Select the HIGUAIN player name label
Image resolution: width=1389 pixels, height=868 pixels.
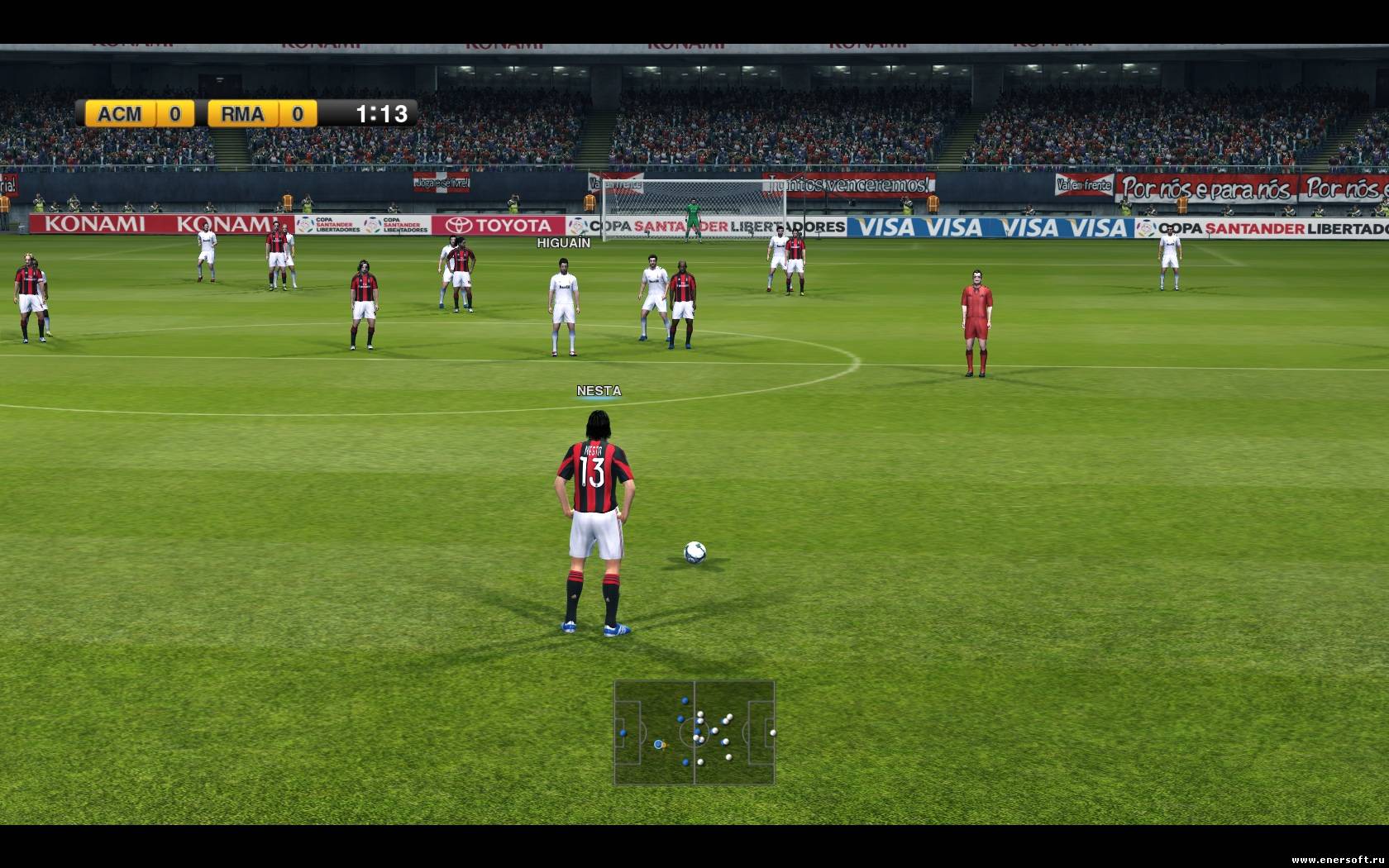[562, 243]
